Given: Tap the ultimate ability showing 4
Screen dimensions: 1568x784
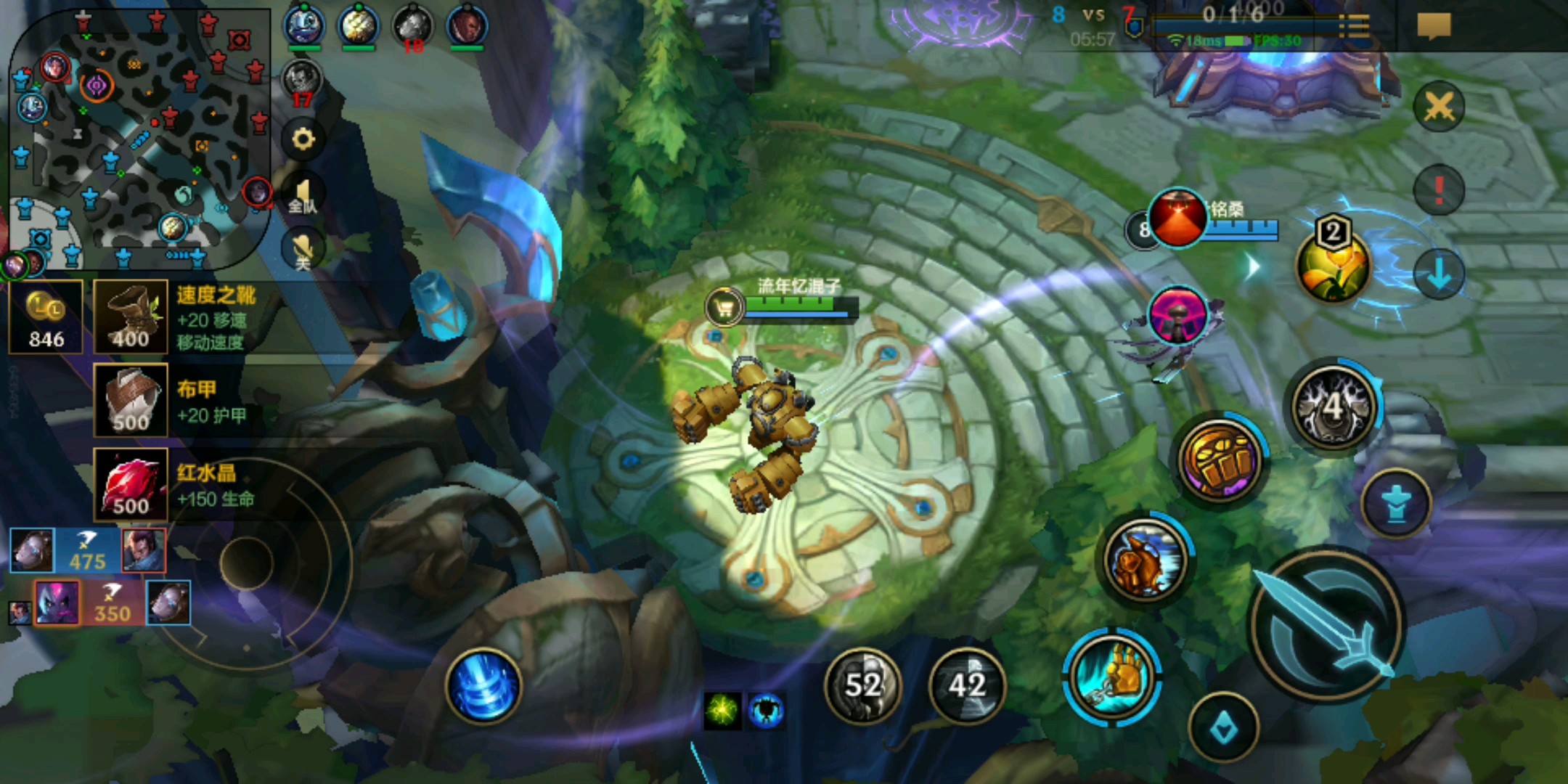Looking at the screenshot, I should (x=1333, y=407).
